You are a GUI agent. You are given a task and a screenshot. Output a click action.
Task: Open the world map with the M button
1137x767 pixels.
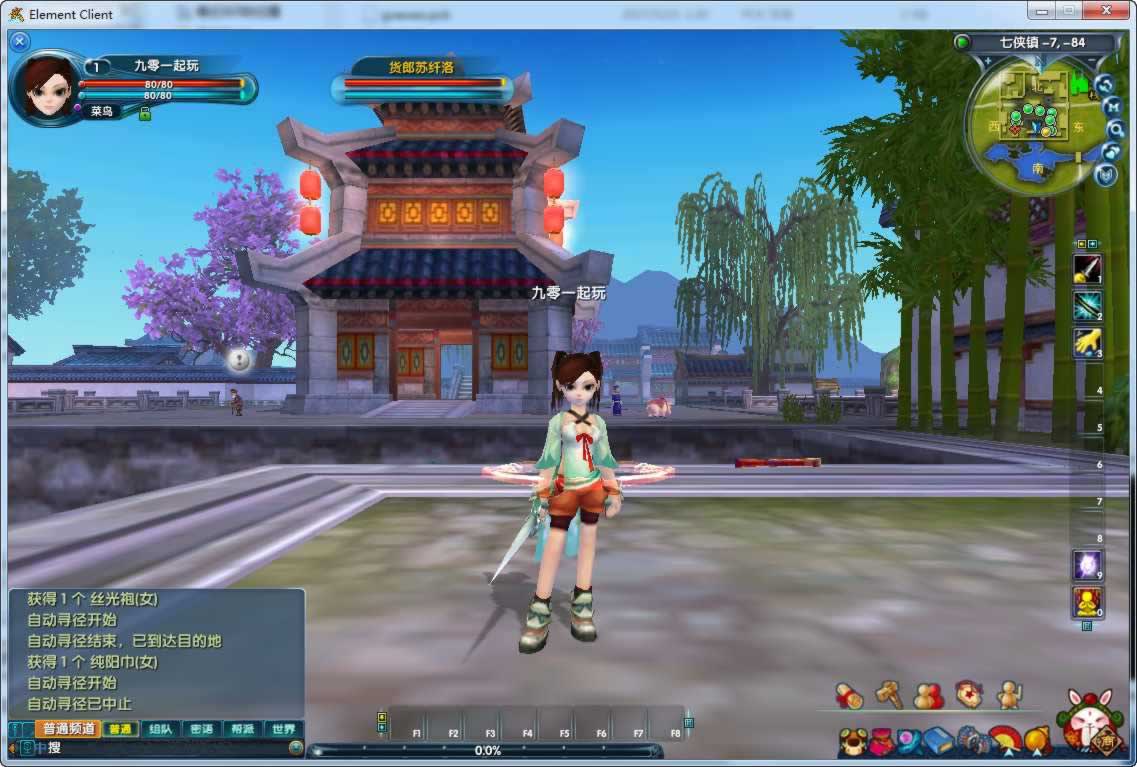pos(1112,106)
